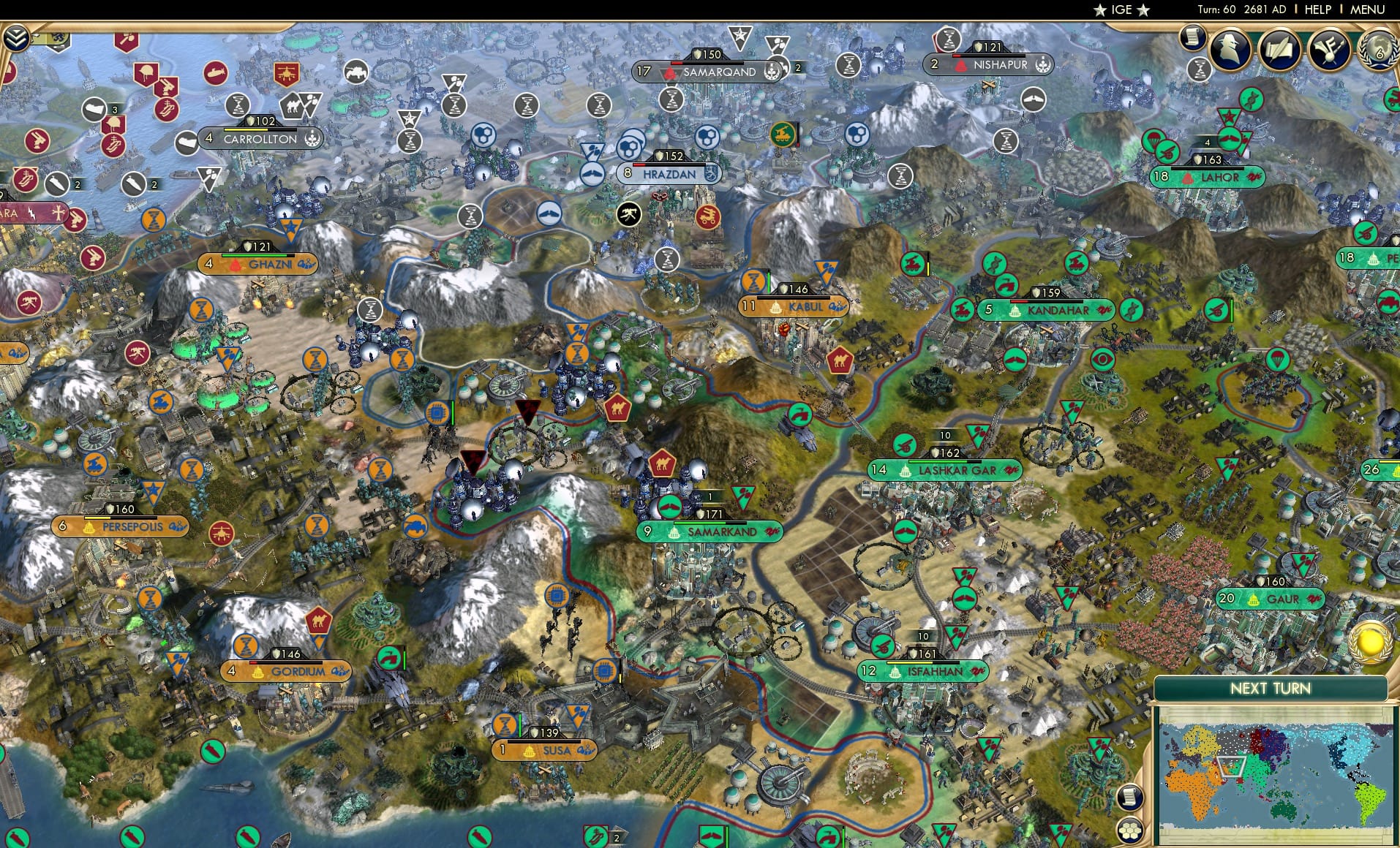Select the Persepolis city banner

click(121, 526)
